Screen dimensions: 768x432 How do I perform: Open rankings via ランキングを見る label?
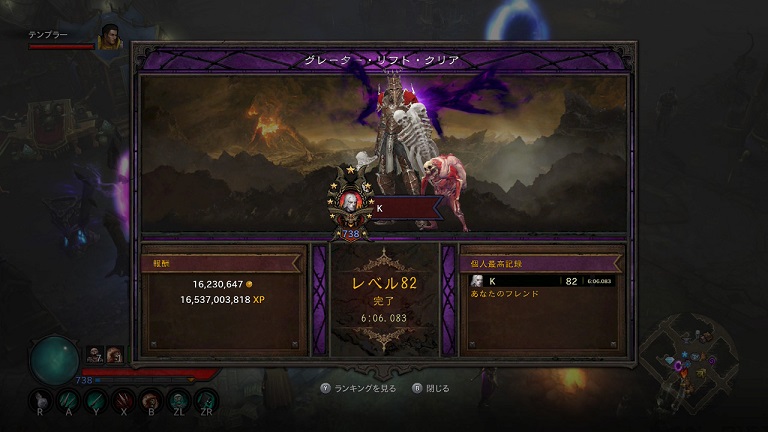pos(364,387)
